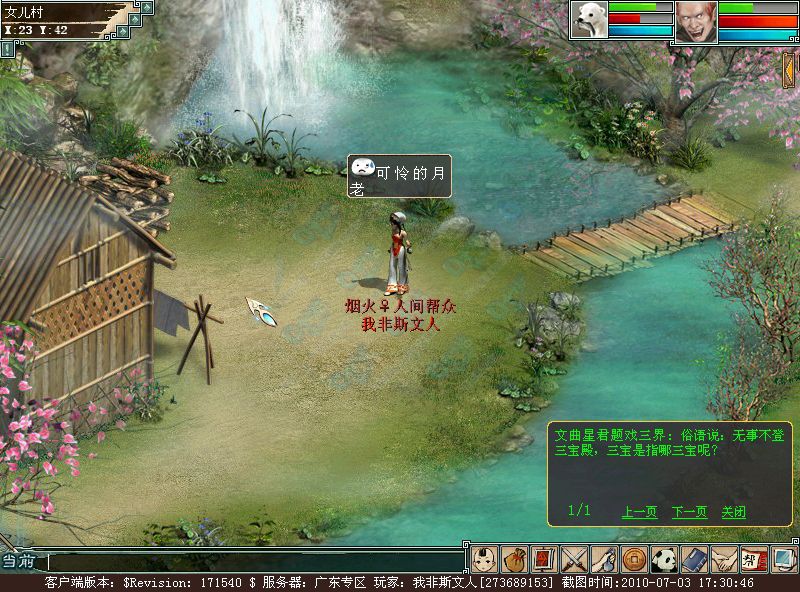Close the quiz panel via 关闭
Screen dimensions: 800x592
click(x=733, y=512)
